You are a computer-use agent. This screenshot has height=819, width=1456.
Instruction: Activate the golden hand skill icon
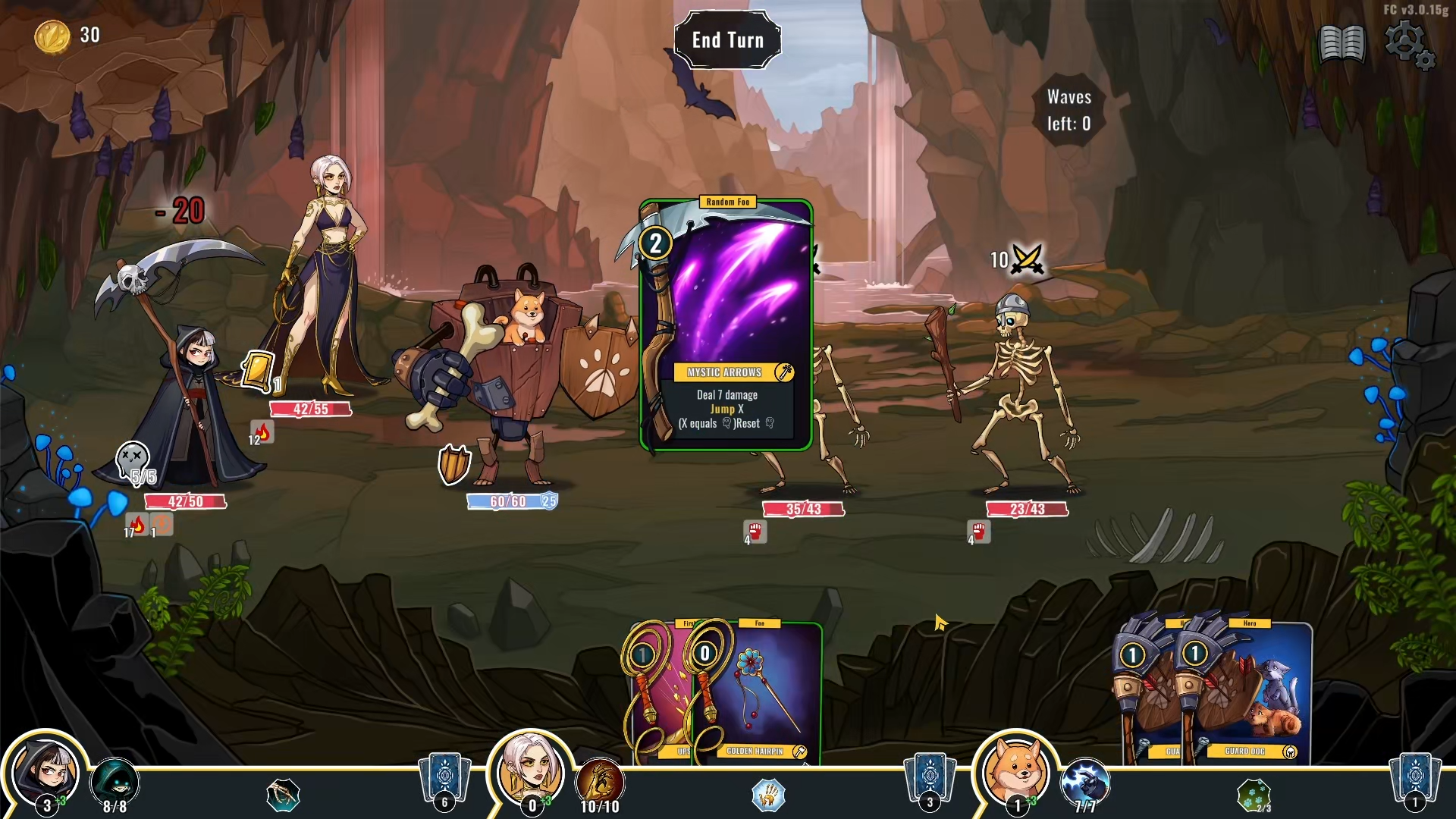600,783
